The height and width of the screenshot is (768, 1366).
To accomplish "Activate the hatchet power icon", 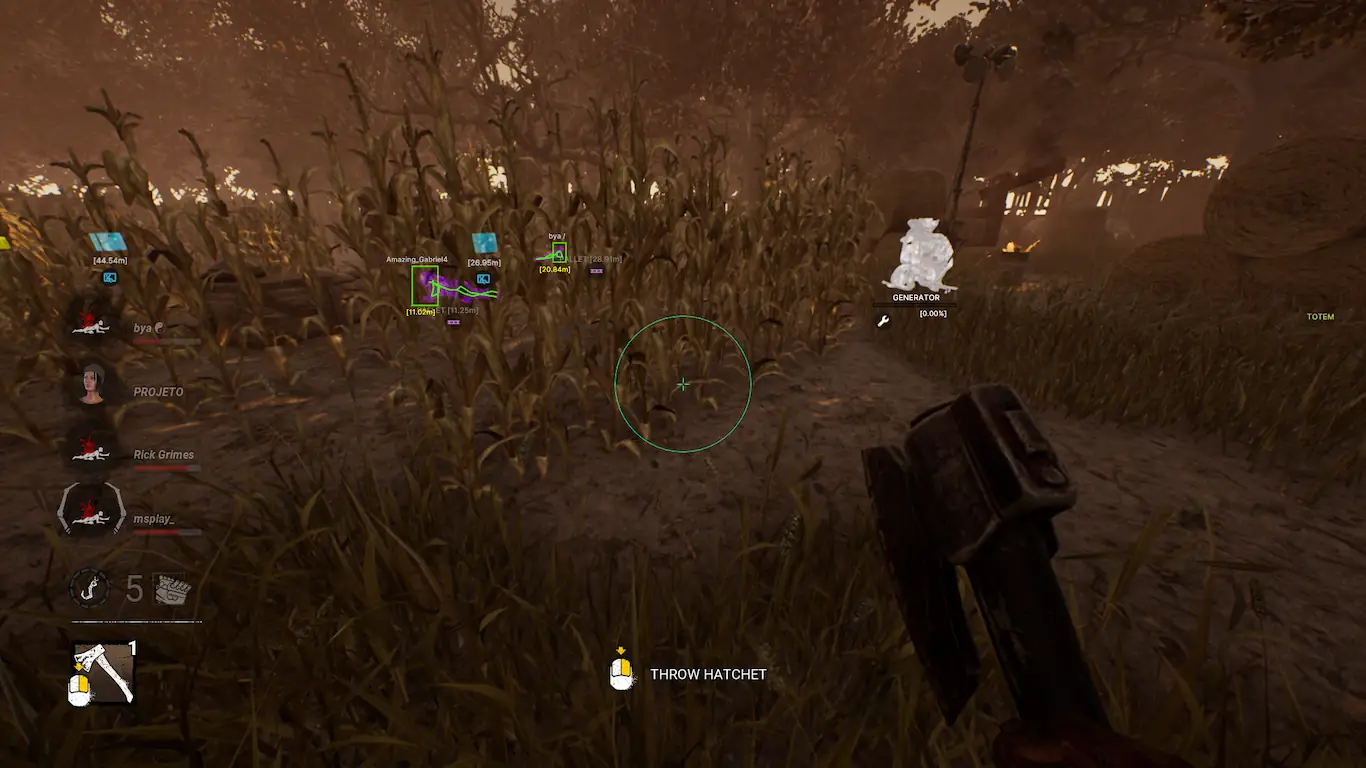I will coord(102,673).
